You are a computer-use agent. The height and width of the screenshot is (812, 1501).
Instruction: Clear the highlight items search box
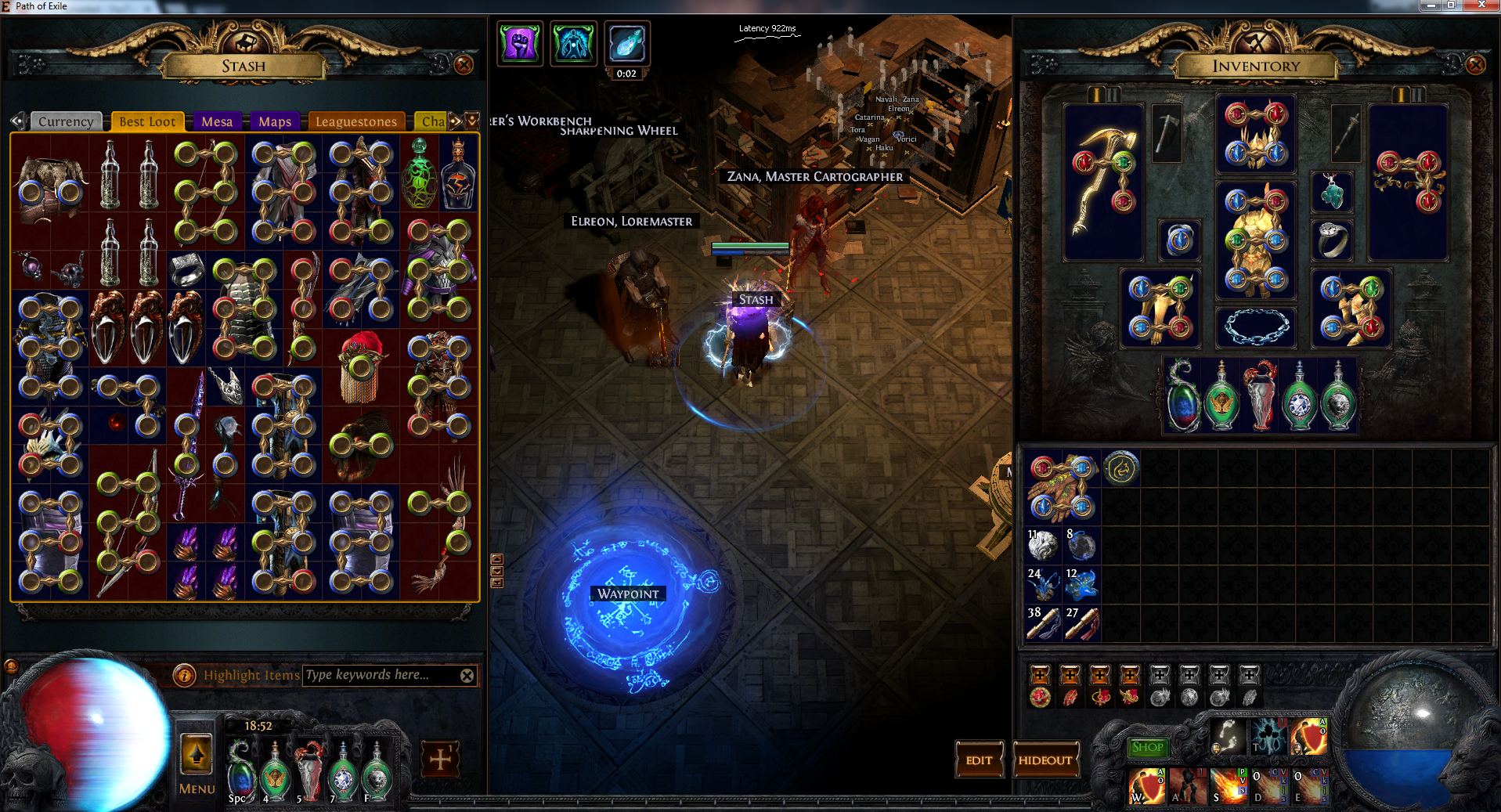pyautogui.click(x=467, y=676)
